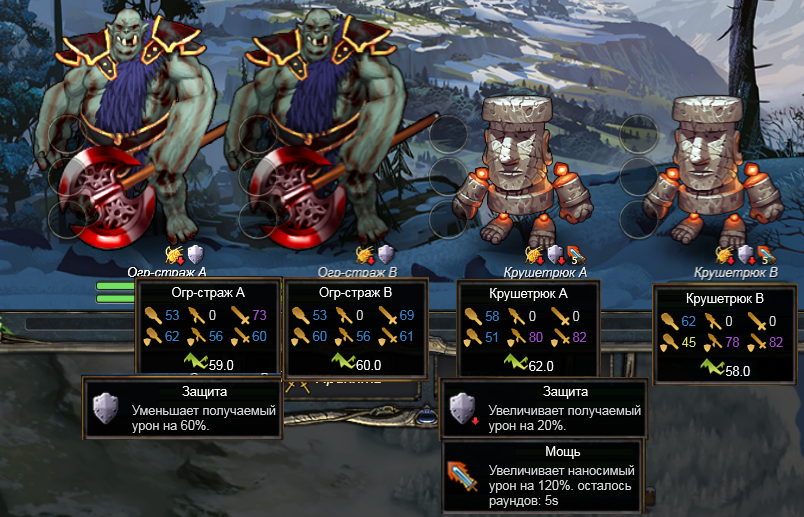
Task: Click the sword Мощь icon above Крушетрюк B's name
Action: (x=765, y=255)
